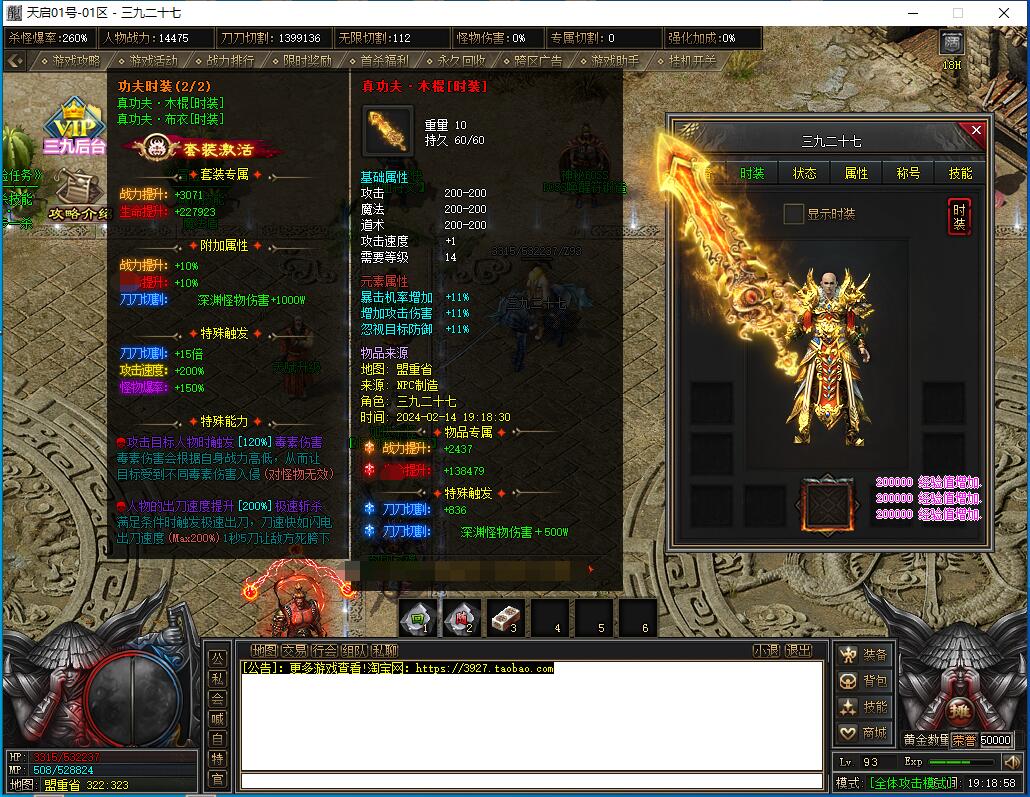Click the red 时装 button

tap(959, 216)
